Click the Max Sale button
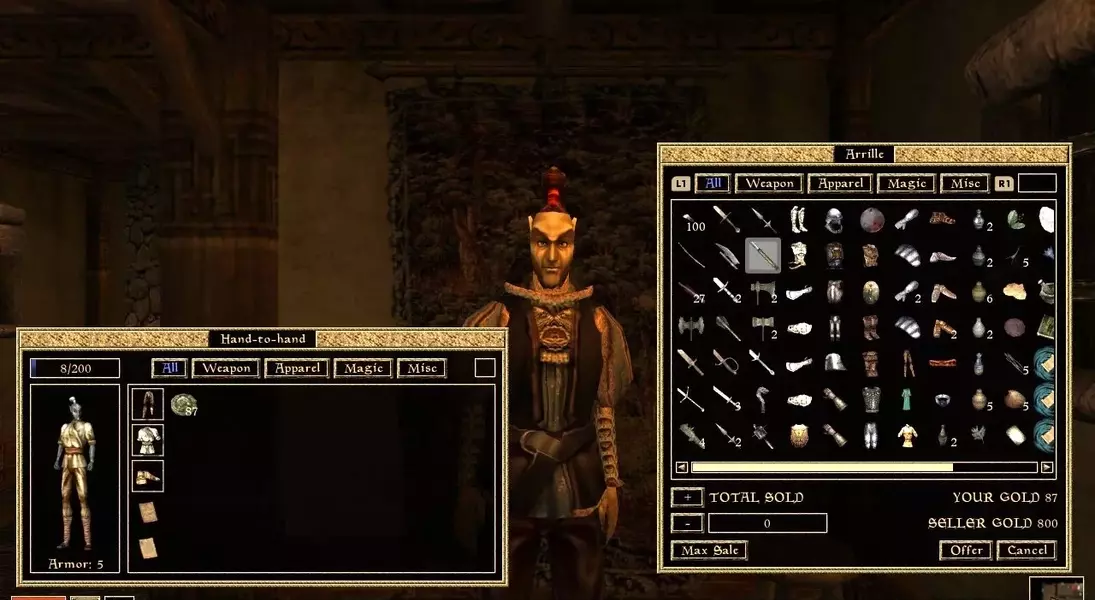 tap(710, 550)
